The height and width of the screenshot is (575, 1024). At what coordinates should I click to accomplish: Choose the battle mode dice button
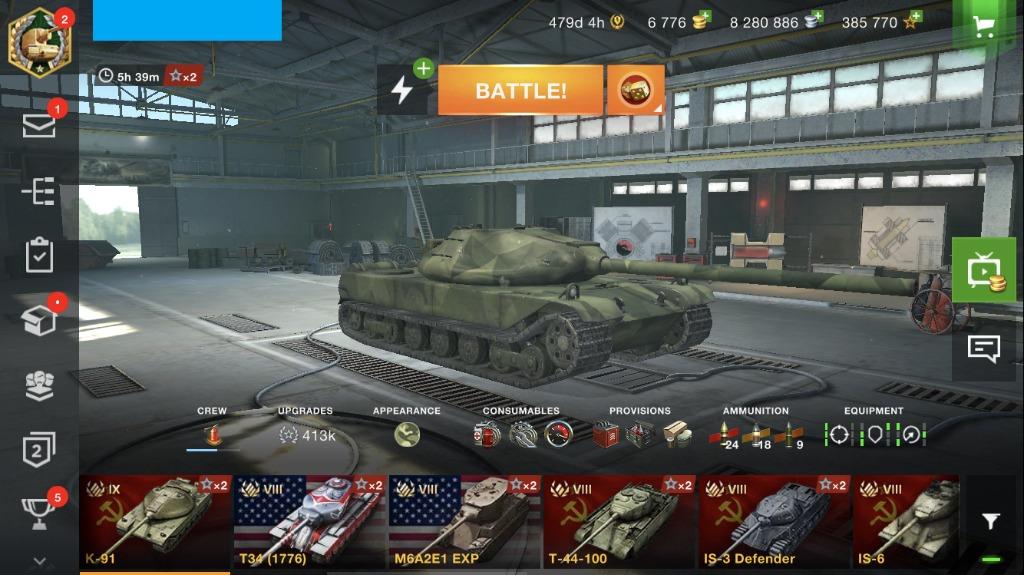coord(635,91)
